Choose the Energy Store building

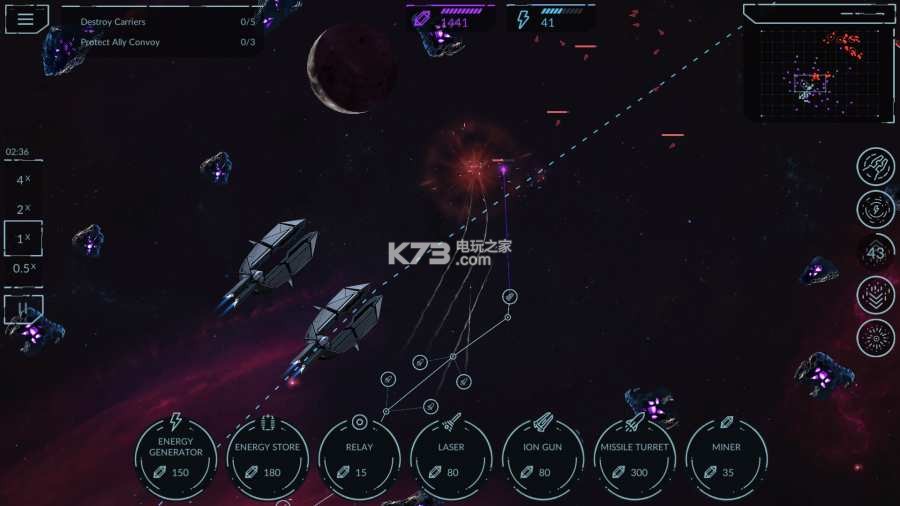267,457
